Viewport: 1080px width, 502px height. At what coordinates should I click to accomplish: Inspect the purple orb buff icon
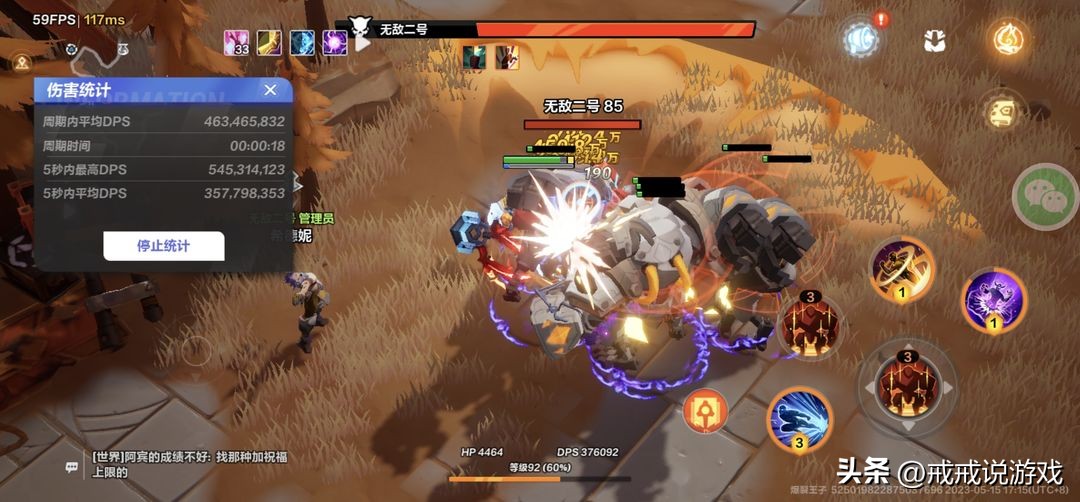pyautogui.click(x=334, y=42)
